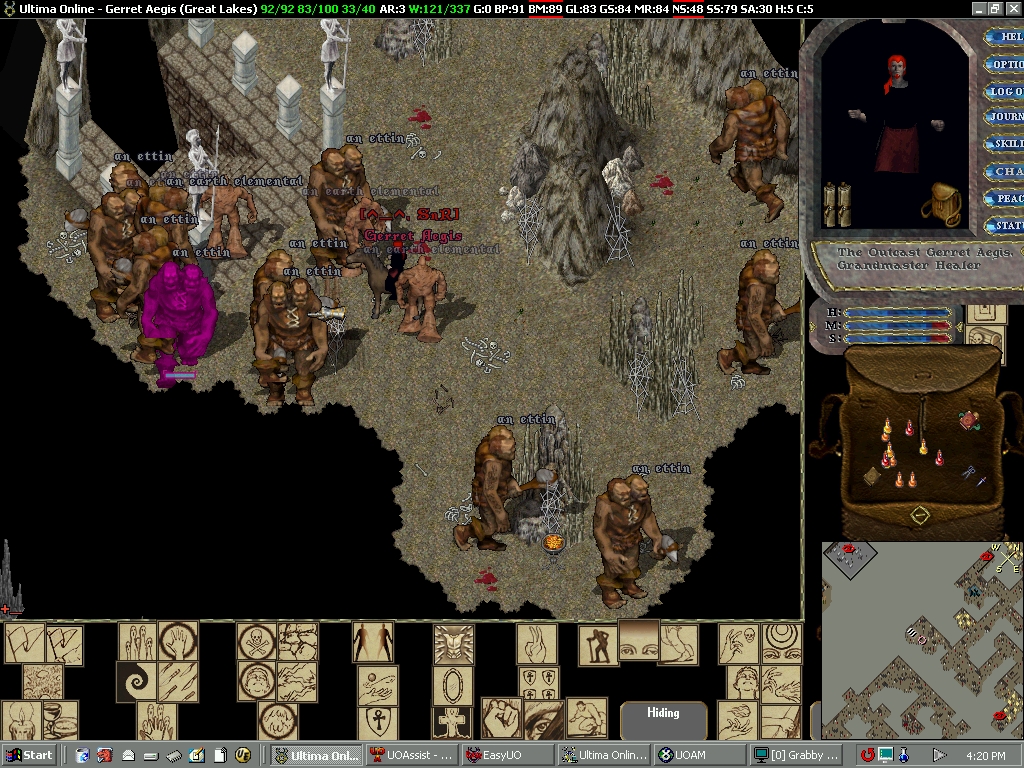Open the Help button on the paperdoll
1024x768 pixels.
1004,37
